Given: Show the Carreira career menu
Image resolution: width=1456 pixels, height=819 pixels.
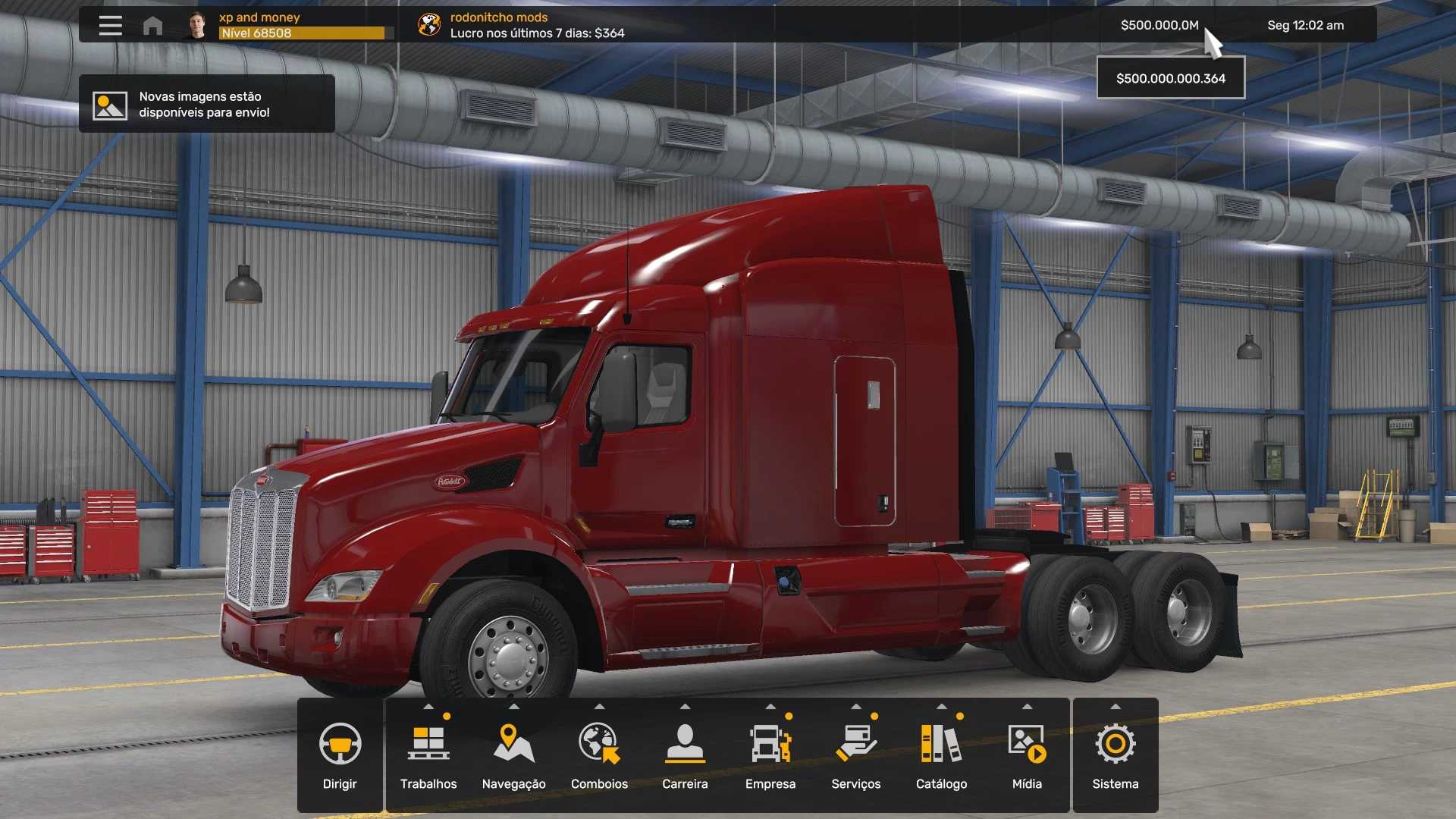Looking at the screenshot, I should (x=685, y=755).
